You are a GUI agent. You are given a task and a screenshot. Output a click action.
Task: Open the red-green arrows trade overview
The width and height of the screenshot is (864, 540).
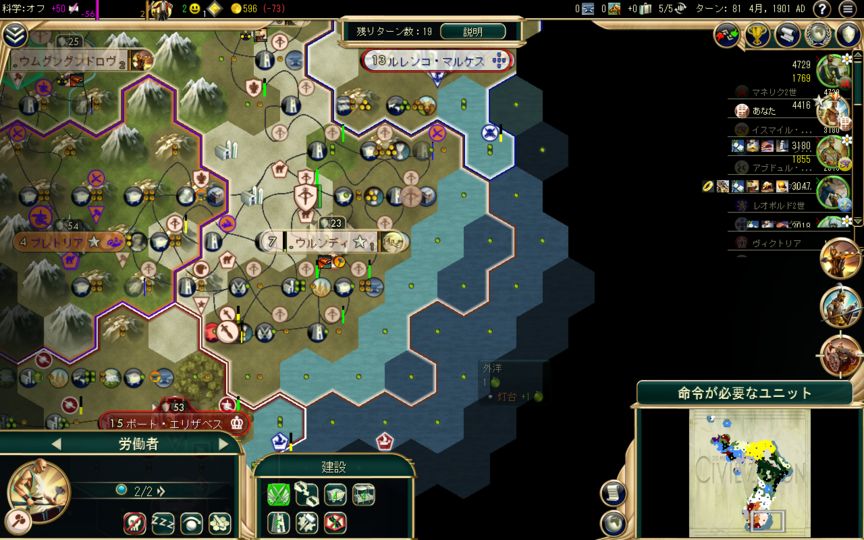(x=727, y=34)
